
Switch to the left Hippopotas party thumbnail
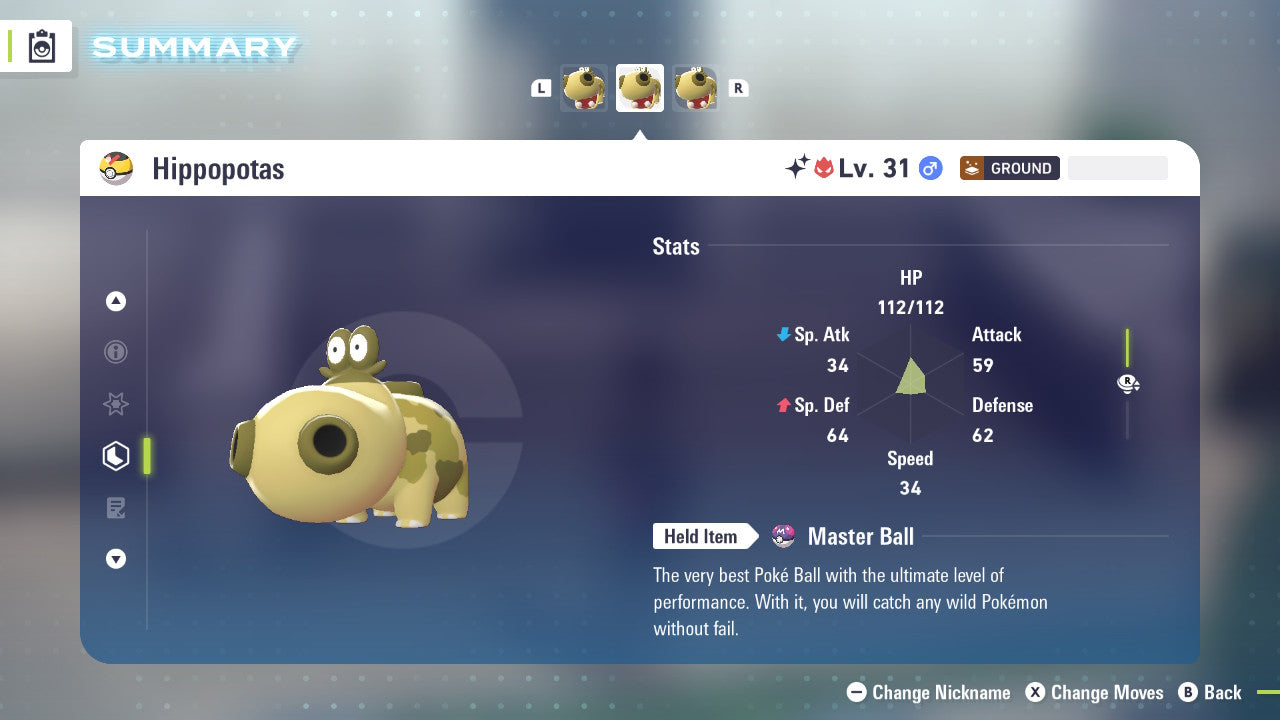584,88
